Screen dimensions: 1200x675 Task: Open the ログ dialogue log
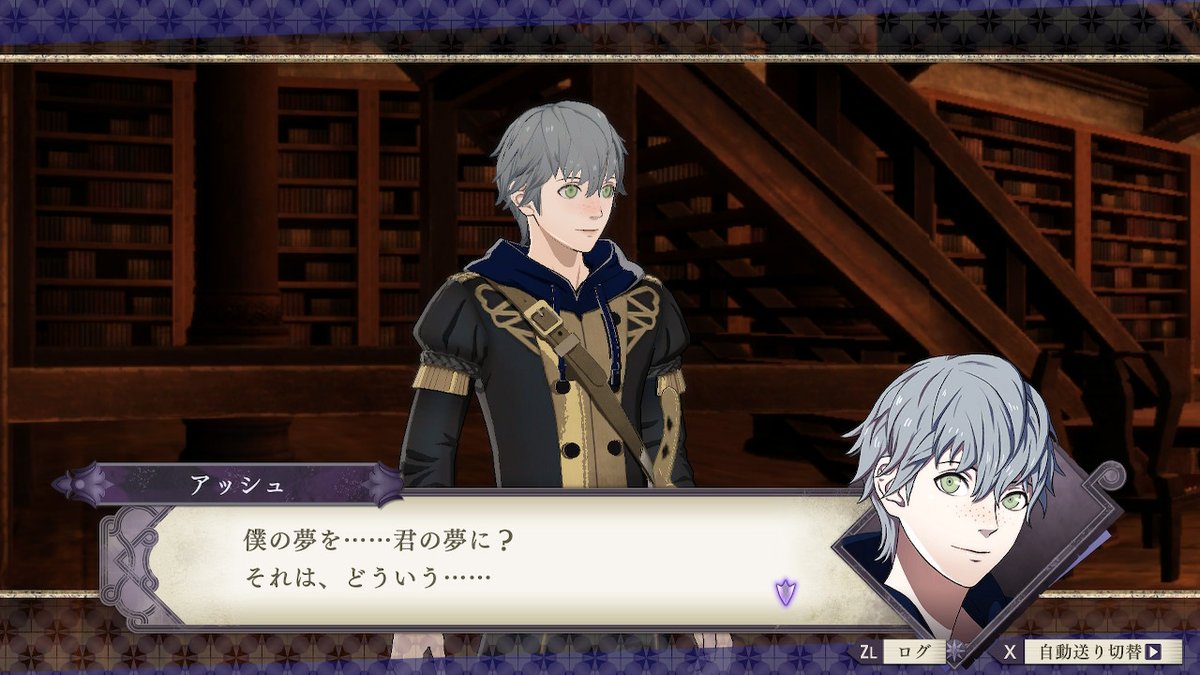pyautogui.click(x=912, y=652)
